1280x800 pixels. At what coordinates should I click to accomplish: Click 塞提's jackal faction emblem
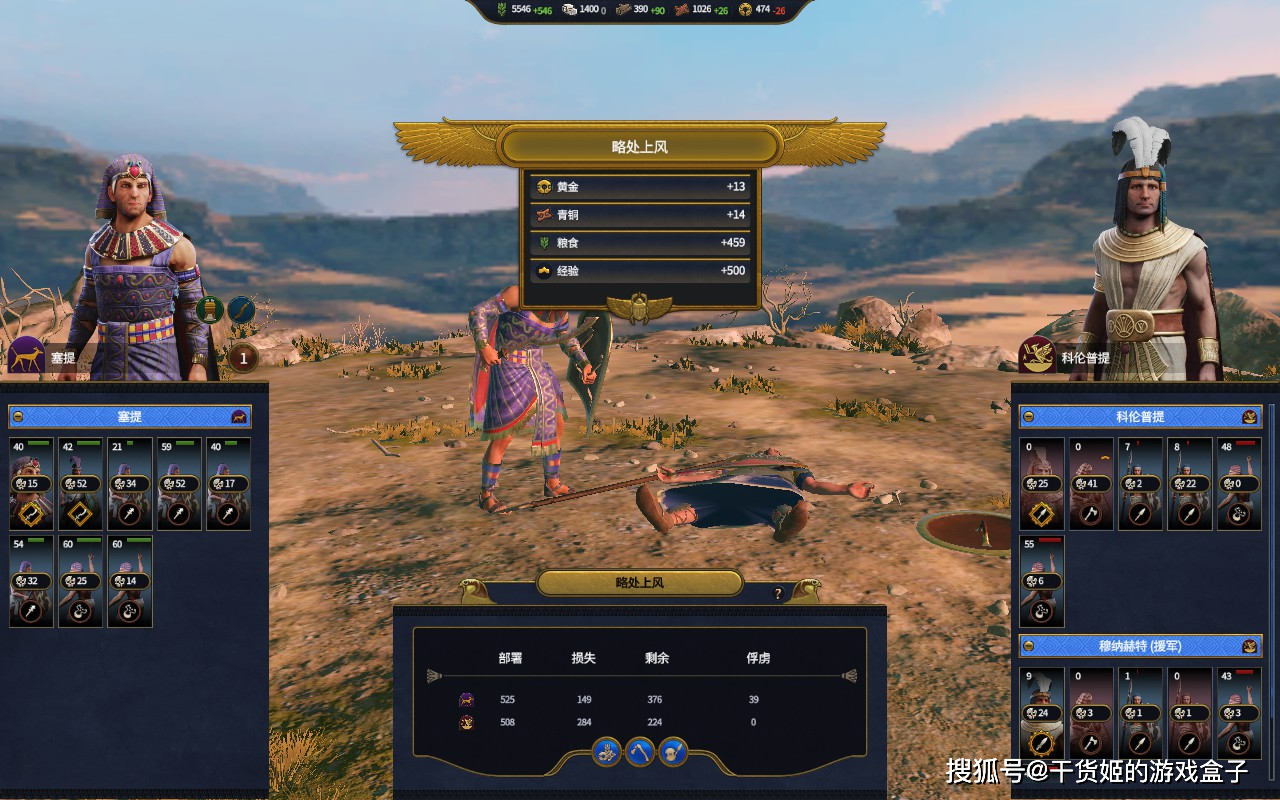click(27, 356)
